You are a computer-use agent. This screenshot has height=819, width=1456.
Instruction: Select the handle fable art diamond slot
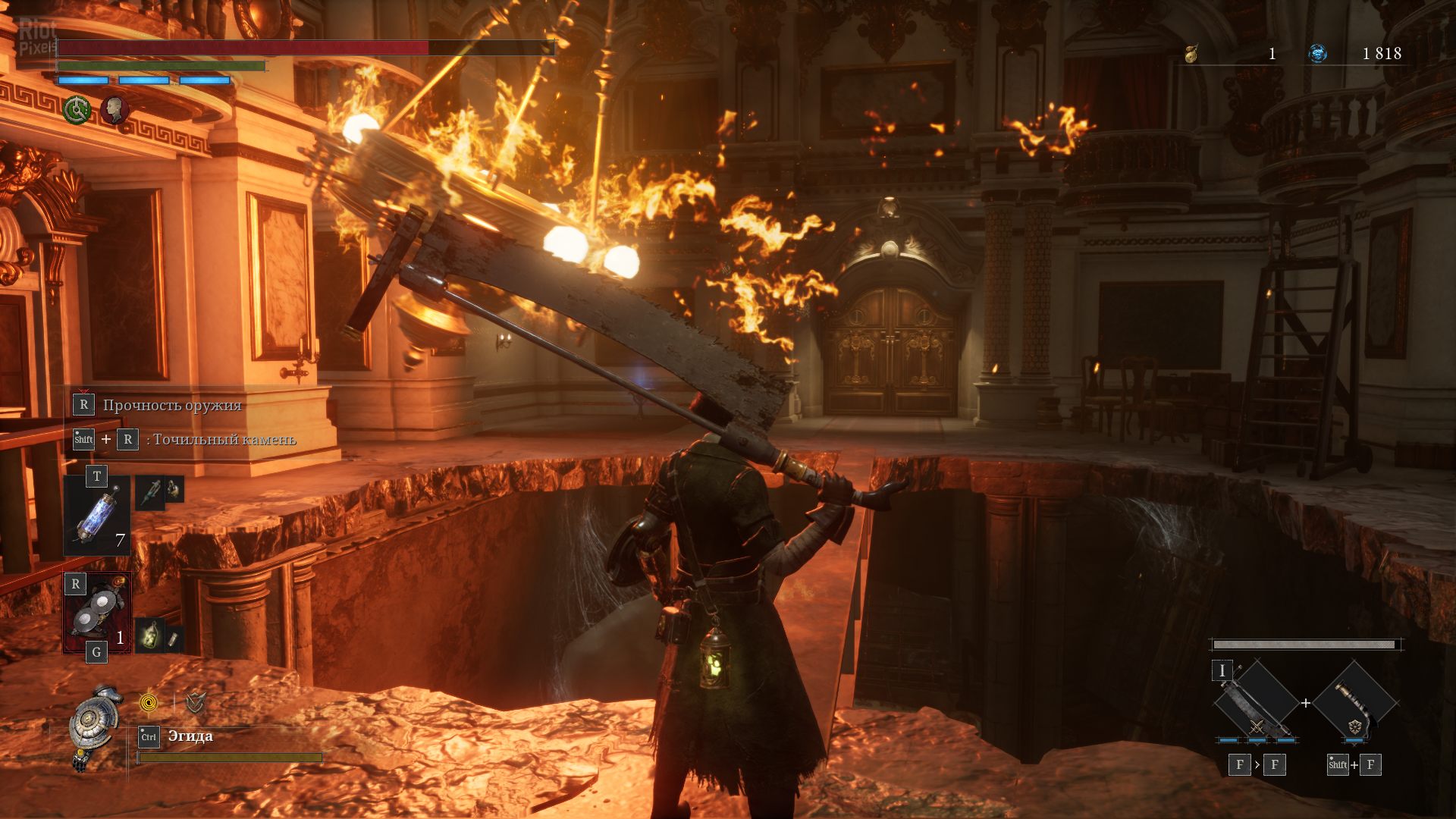(1355, 703)
